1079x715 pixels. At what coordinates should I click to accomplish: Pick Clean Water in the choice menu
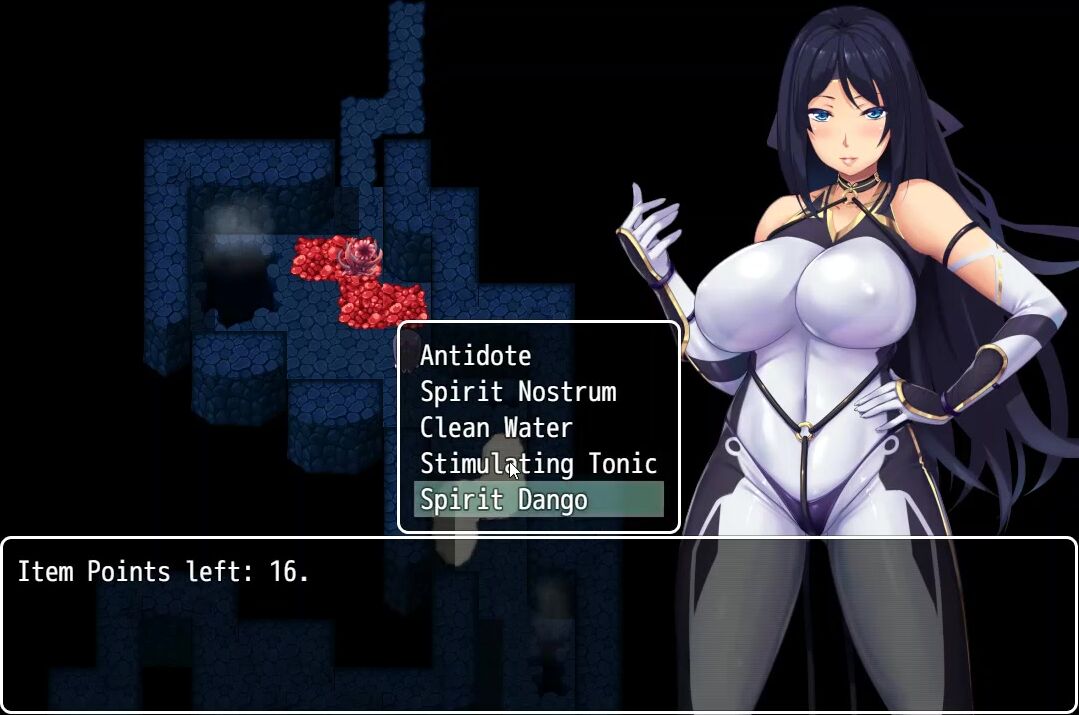click(496, 428)
